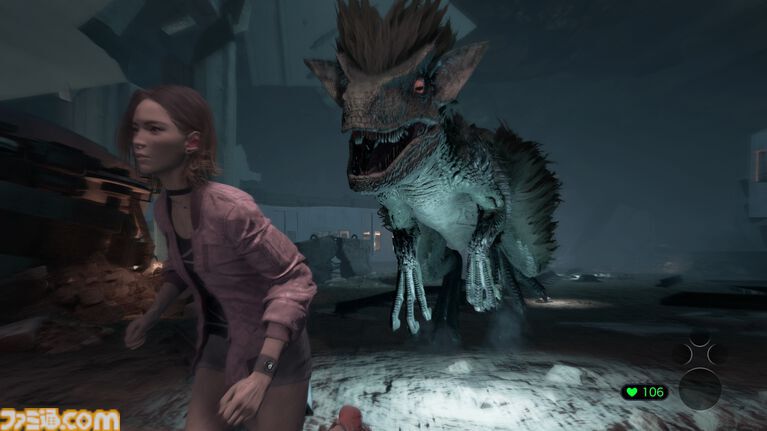This screenshot has height=431, width=767.
Task: Select the large circular item slot
Action: (x=699, y=388)
